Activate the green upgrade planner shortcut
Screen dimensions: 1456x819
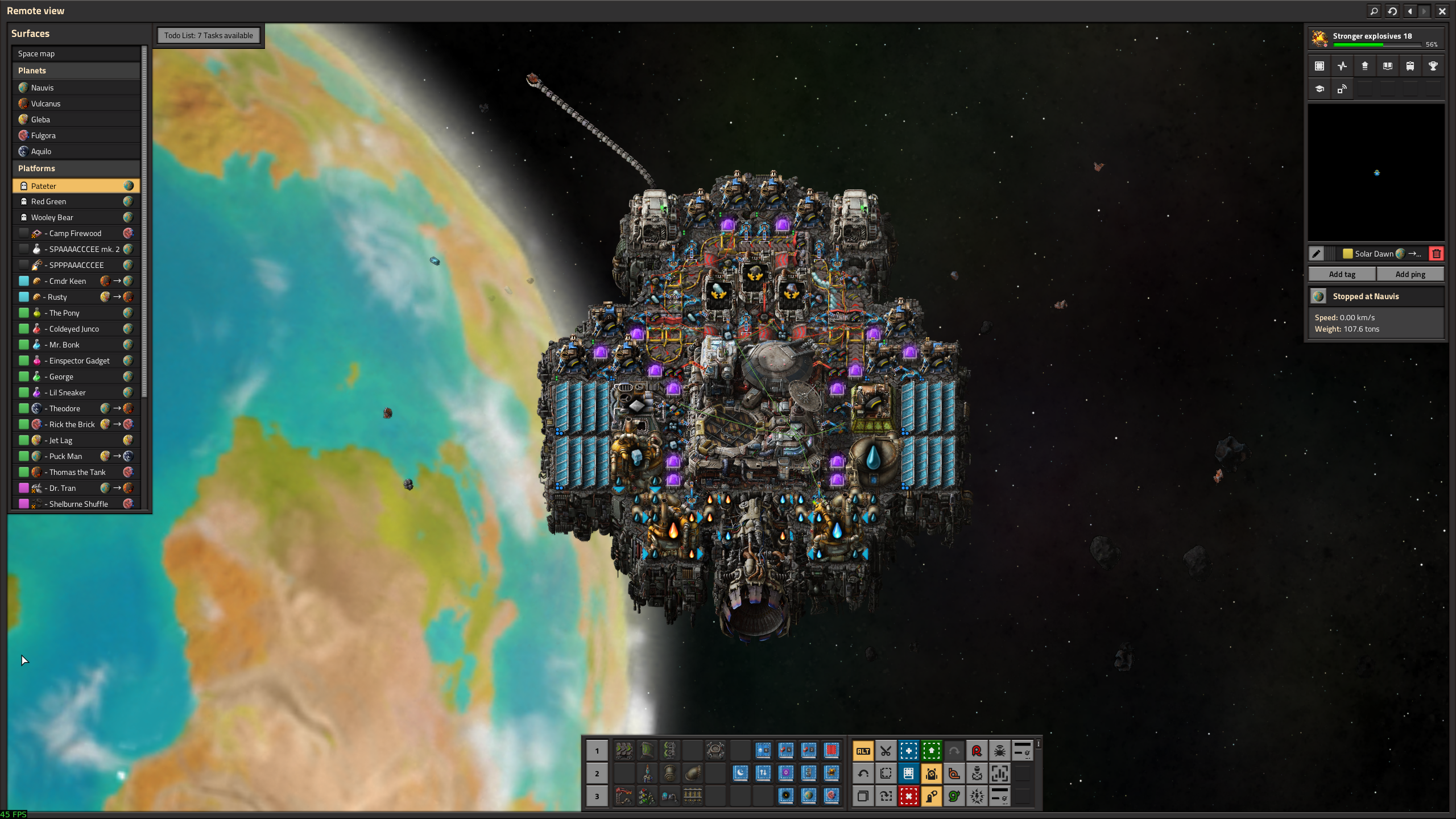pyautogui.click(x=931, y=751)
